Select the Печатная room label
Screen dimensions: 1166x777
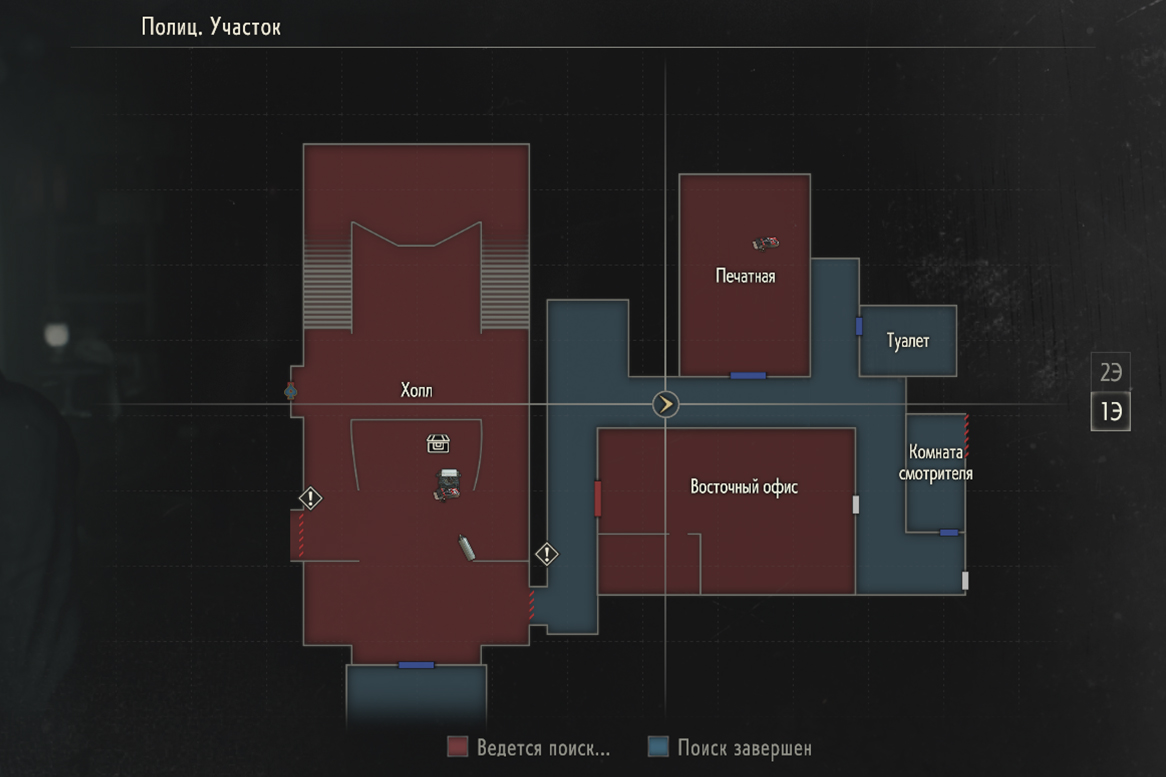pyautogui.click(x=745, y=276)
